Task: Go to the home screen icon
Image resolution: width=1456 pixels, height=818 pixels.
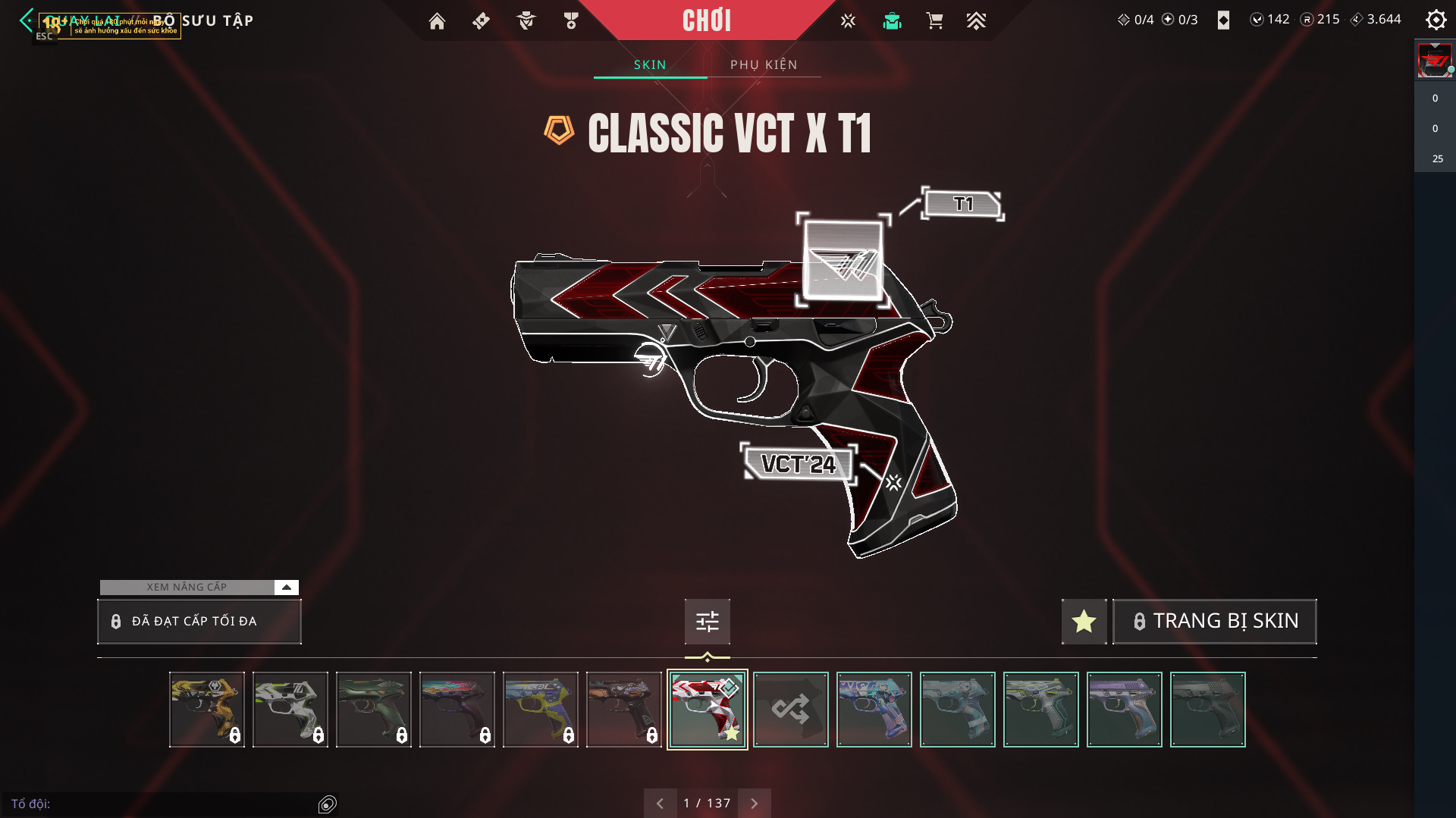Action: (x=437, y=21)
